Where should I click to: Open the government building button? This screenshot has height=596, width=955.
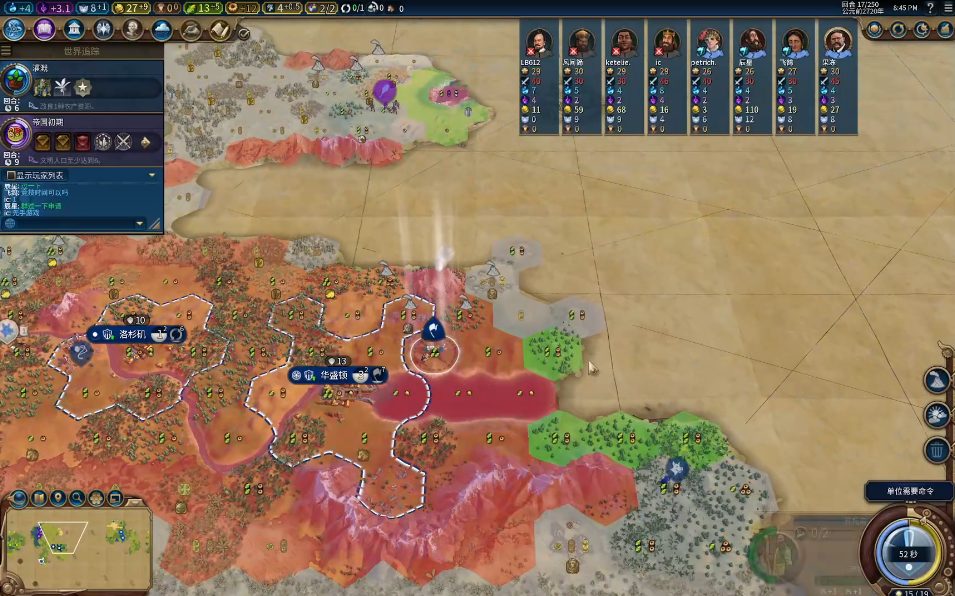coord(74,29)
